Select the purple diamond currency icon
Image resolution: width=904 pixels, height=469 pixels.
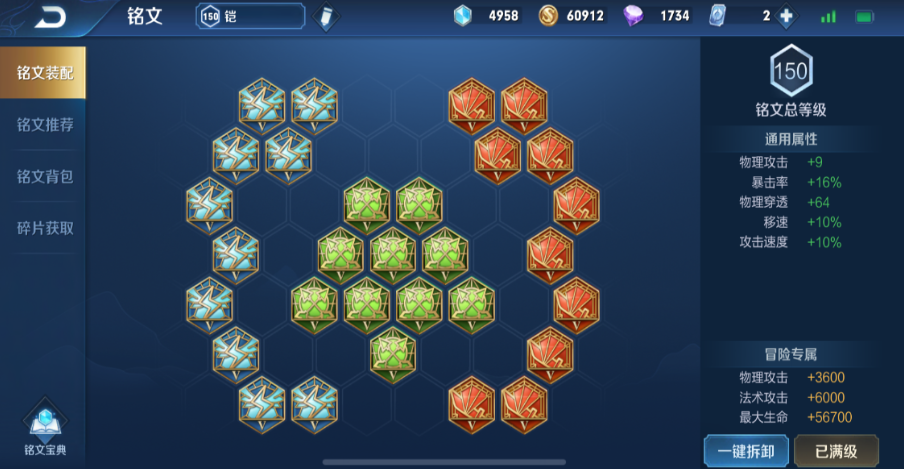click(x=634, y=16)
